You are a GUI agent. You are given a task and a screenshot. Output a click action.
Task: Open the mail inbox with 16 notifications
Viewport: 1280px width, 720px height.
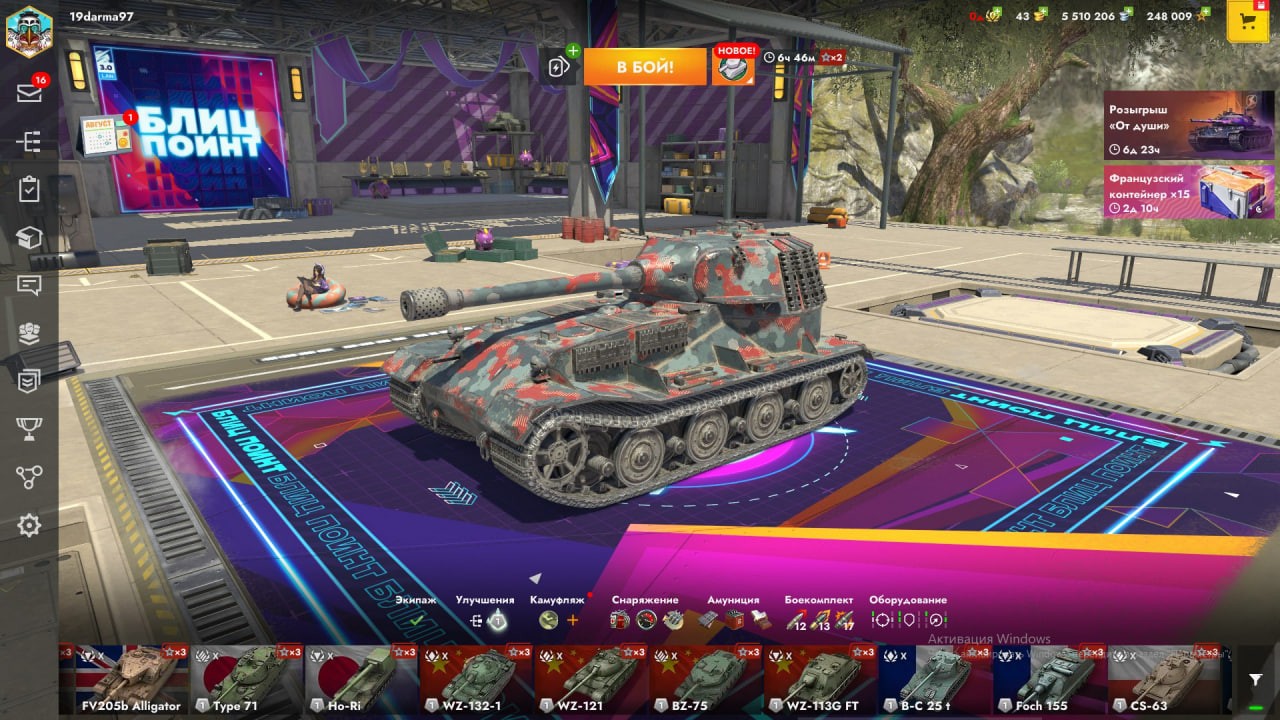[29, 93]
